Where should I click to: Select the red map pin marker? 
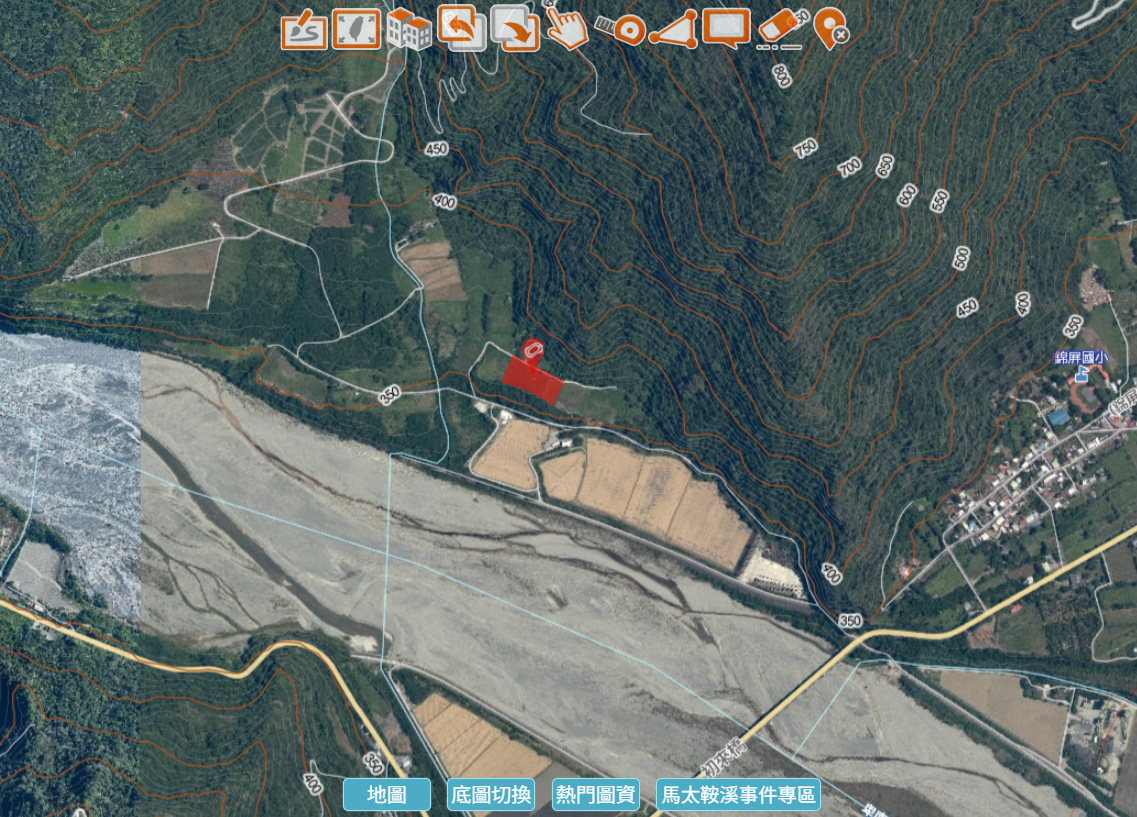pyautogui.click(x=533, y=349)
